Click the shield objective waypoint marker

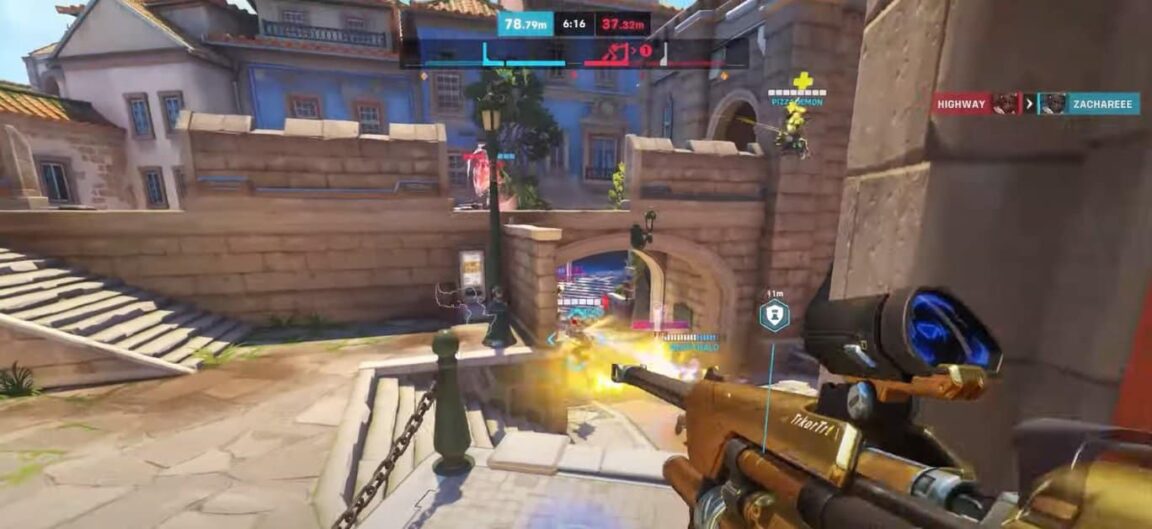tap(774, 316)
